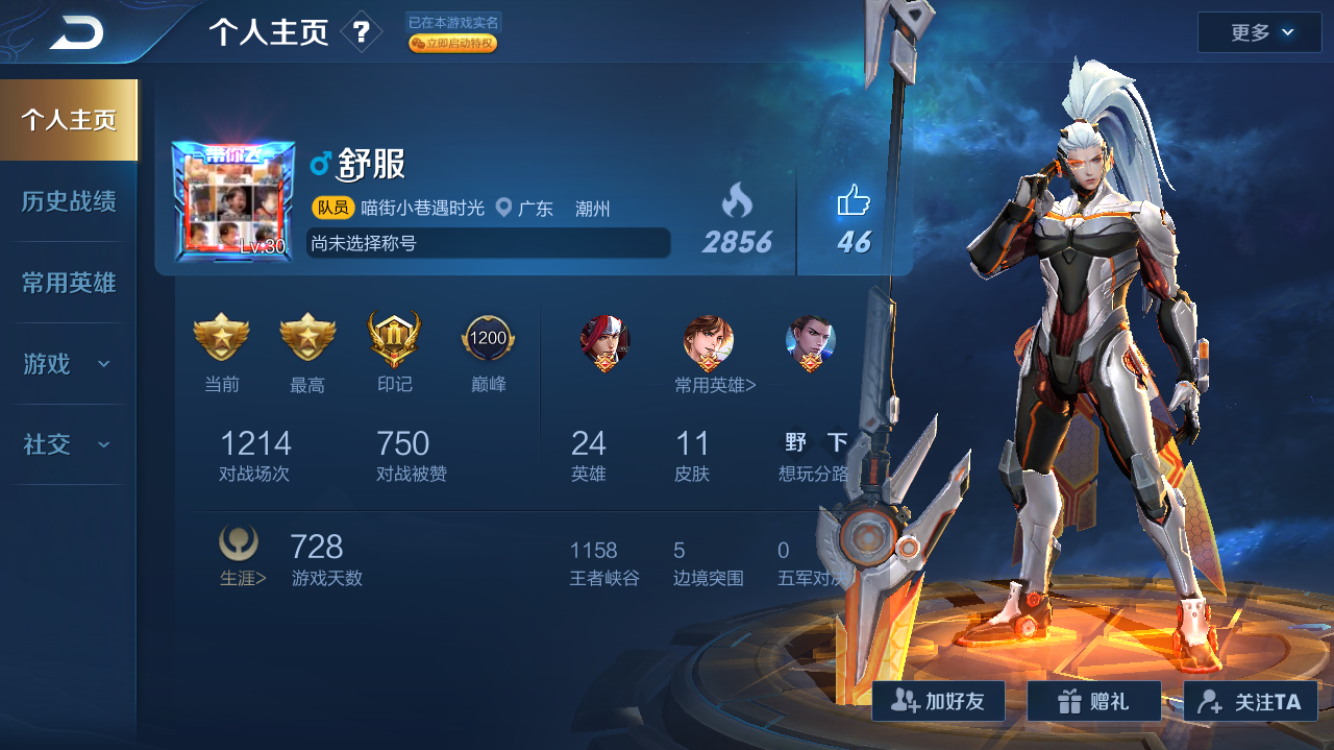Expand the 更多 dropdown at top right

click(1258, 31)
